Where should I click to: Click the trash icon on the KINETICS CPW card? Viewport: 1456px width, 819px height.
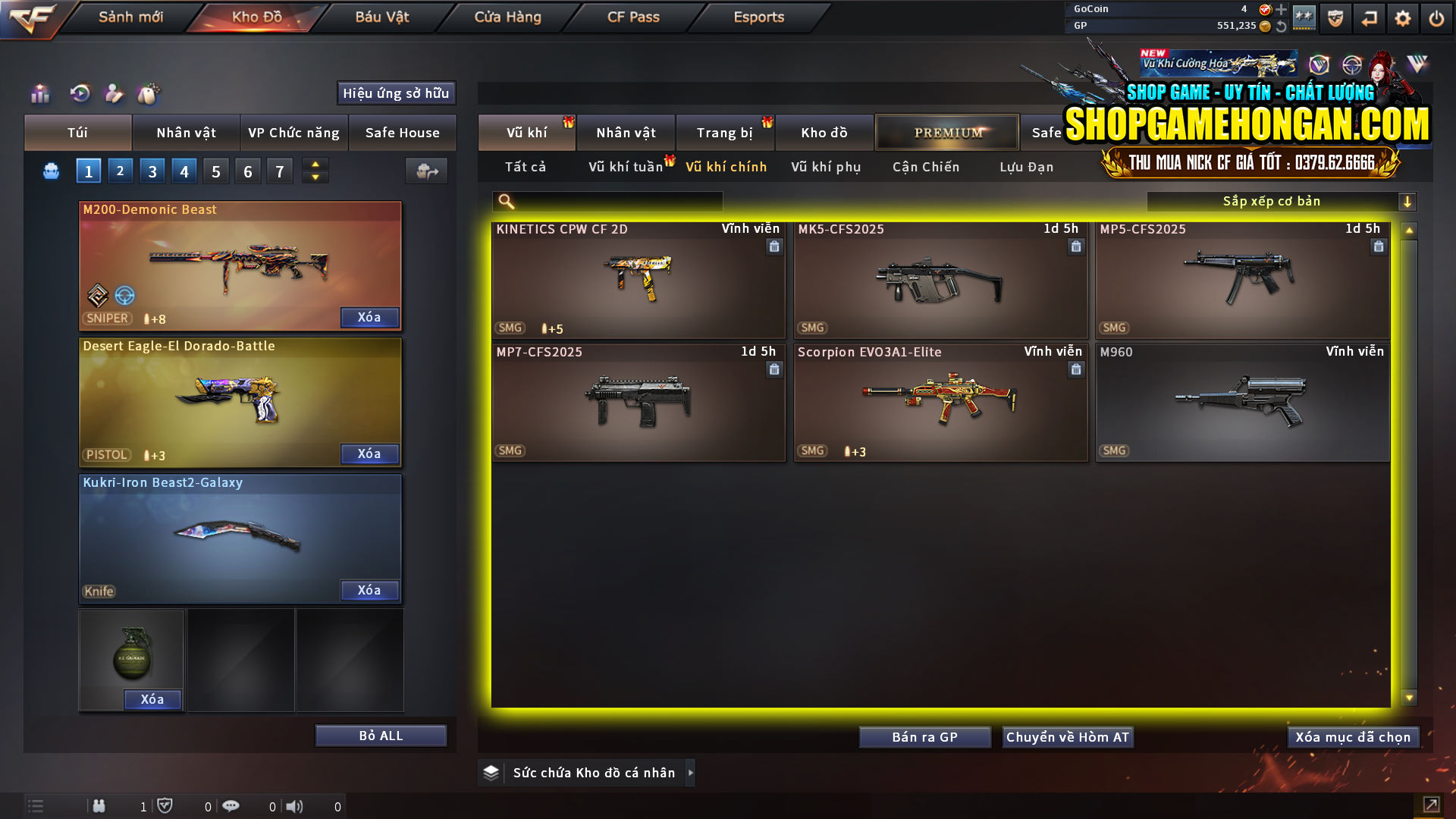tap(774, 247)
